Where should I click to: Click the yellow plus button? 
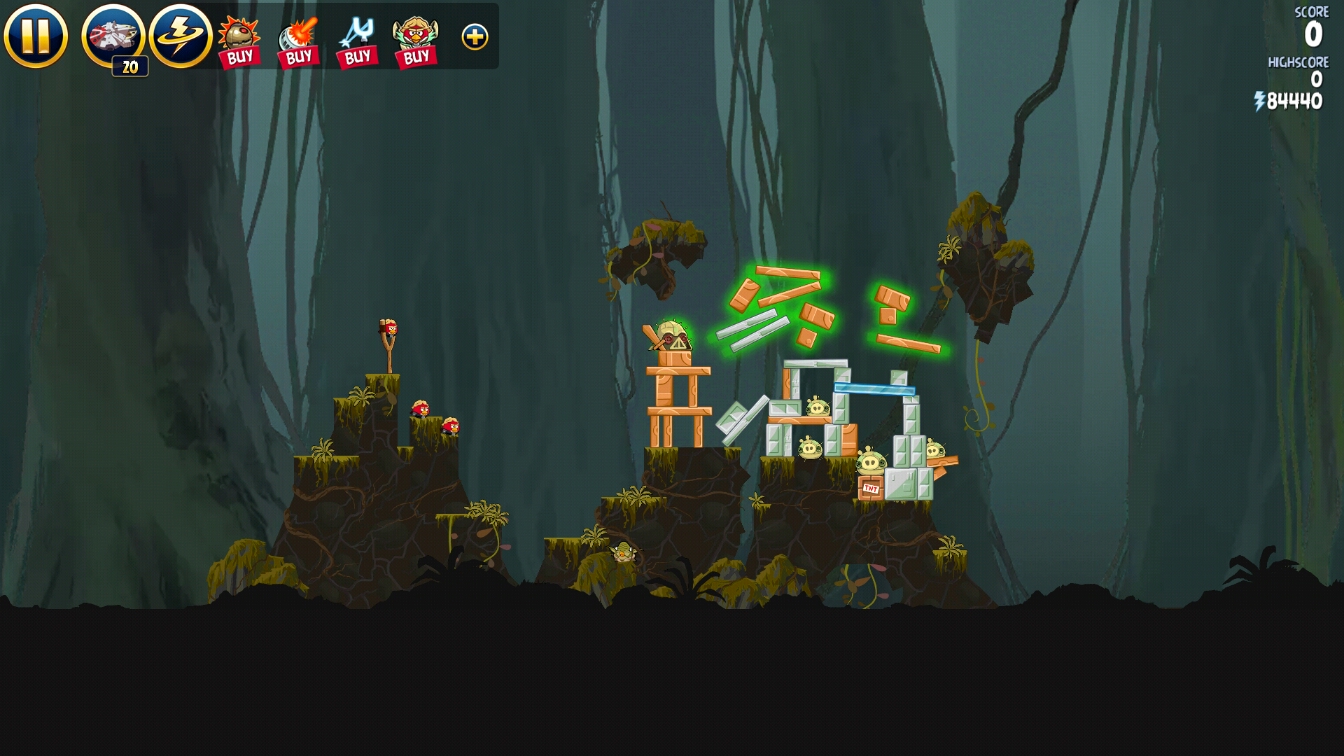(475, 37)
